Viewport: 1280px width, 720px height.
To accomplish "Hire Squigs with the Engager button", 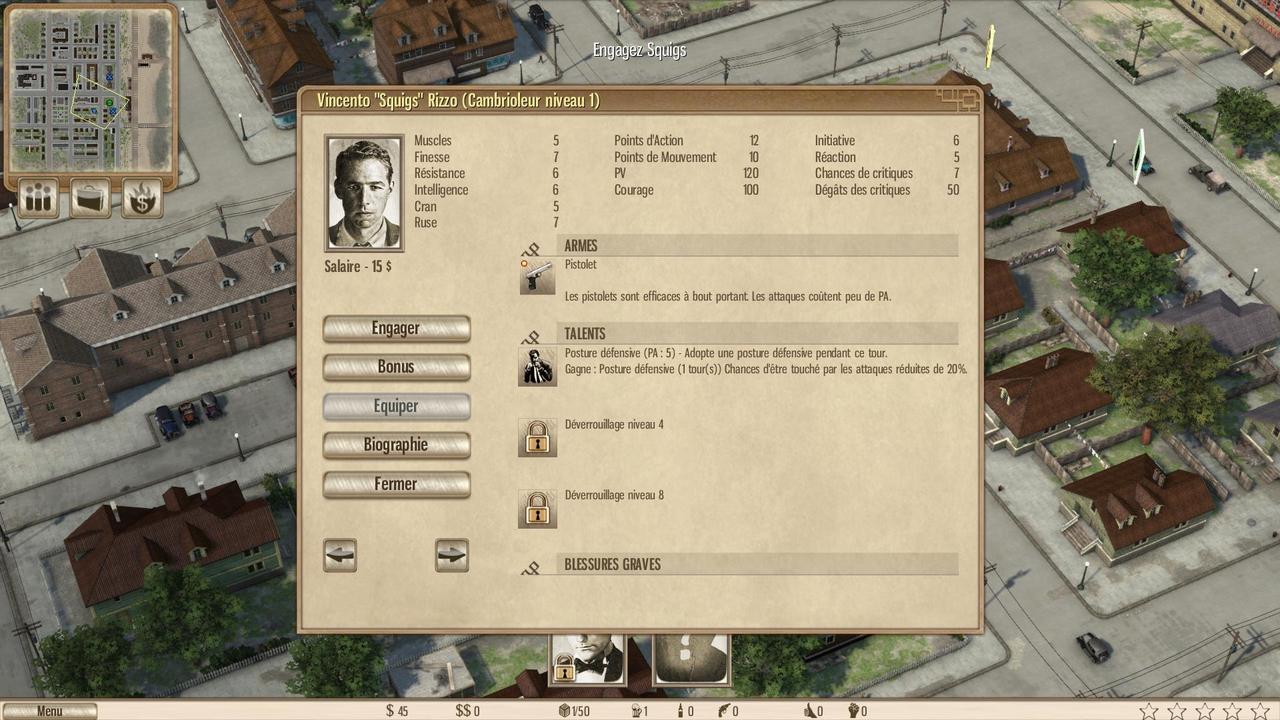I will [396, 329].
